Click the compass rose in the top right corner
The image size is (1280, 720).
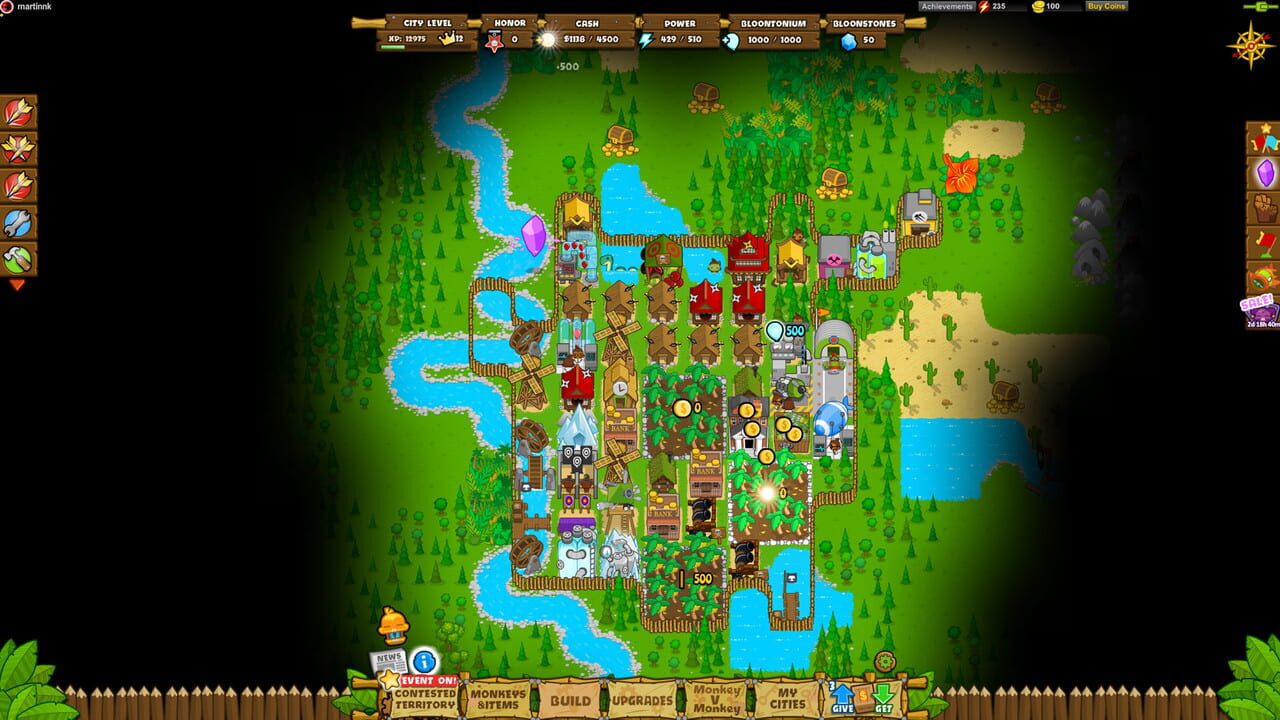[x=1250, y=46]
